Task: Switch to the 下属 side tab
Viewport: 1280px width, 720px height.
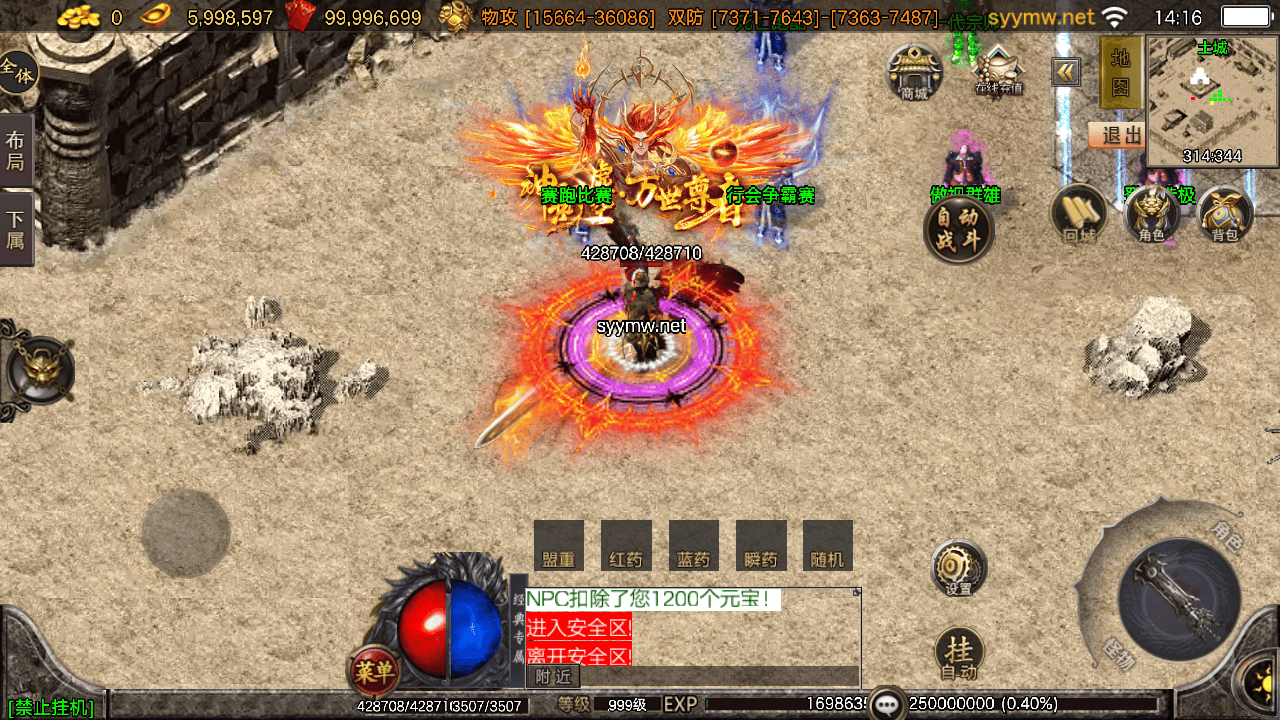Action: pos(16,229)
